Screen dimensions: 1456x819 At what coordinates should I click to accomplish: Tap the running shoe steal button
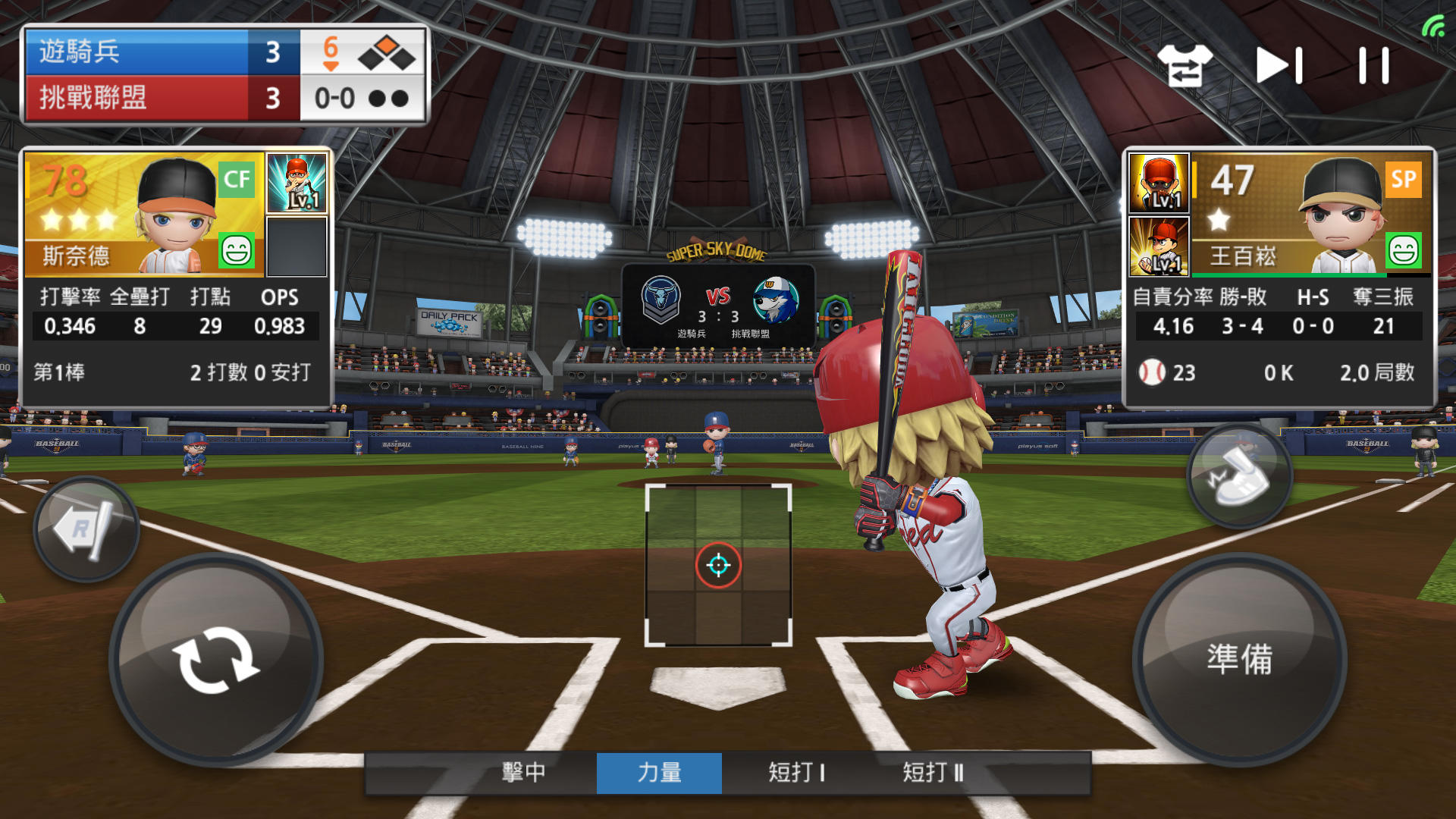(x=1239, y=476)
